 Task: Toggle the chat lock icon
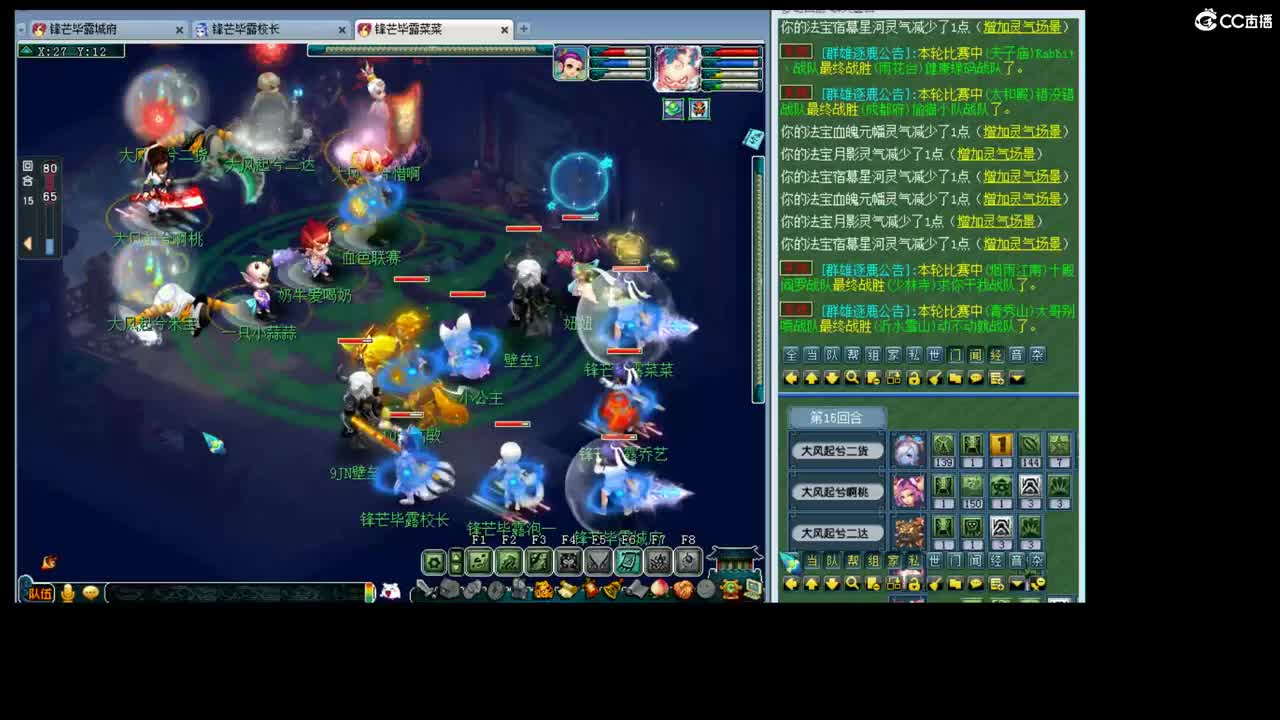[x=913, y=379]
